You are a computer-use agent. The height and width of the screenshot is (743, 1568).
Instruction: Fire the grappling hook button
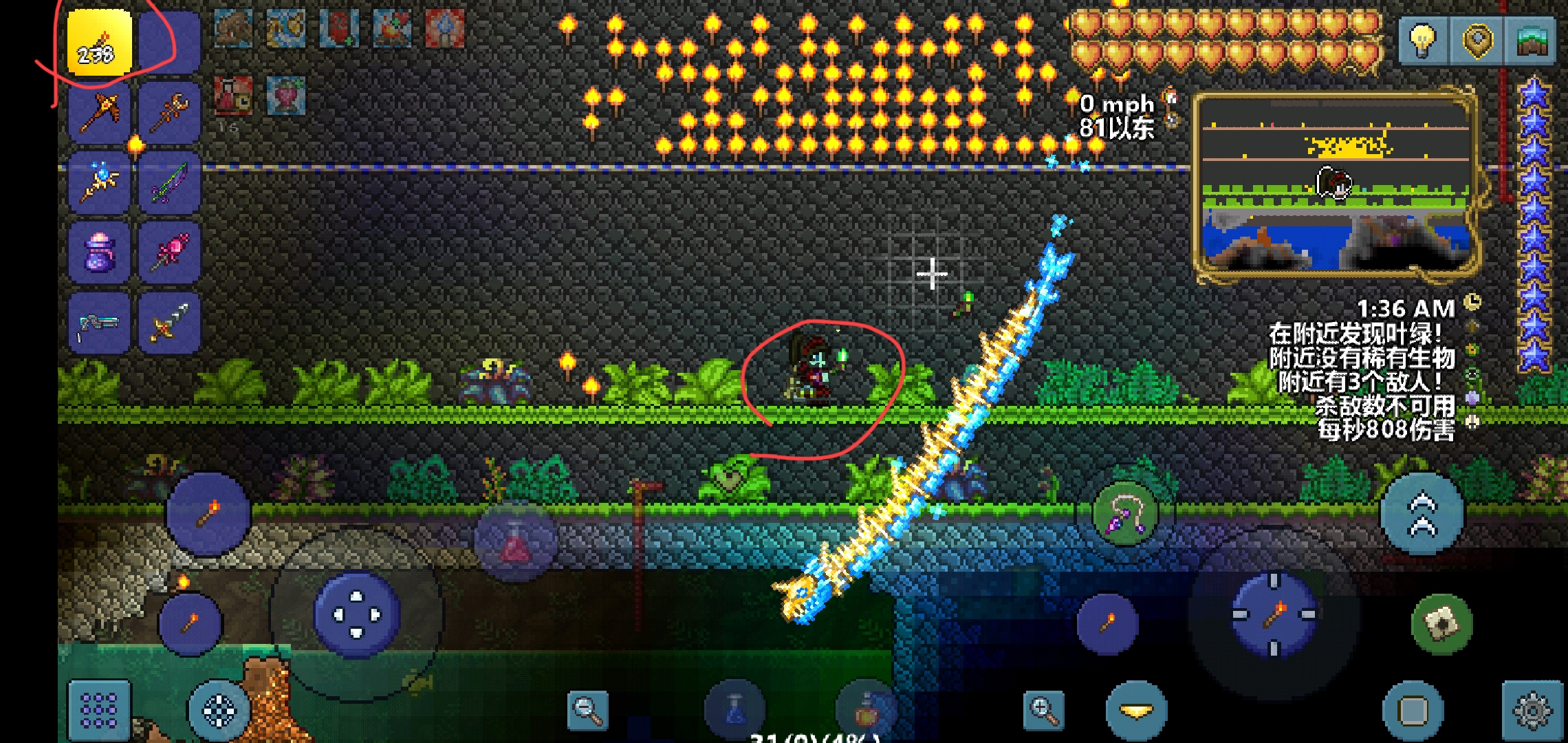pos(1125,513)
